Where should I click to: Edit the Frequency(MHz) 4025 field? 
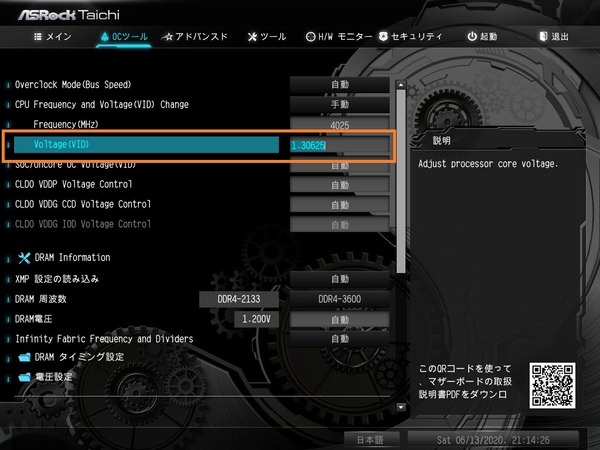(340, 125)
